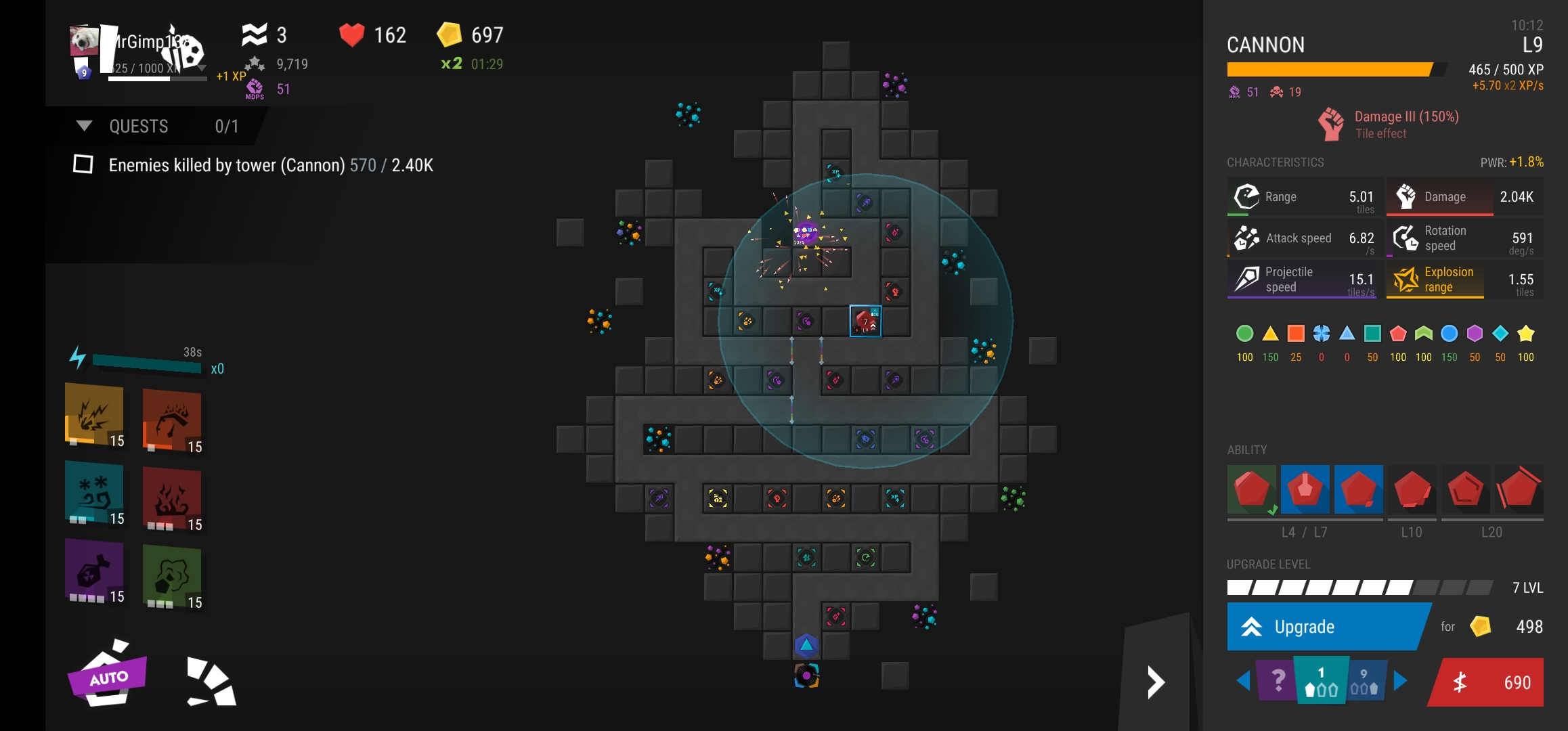Open the player profile avatar
The width and height of the screenshot is (1568, 731).
tap(84, 42)
